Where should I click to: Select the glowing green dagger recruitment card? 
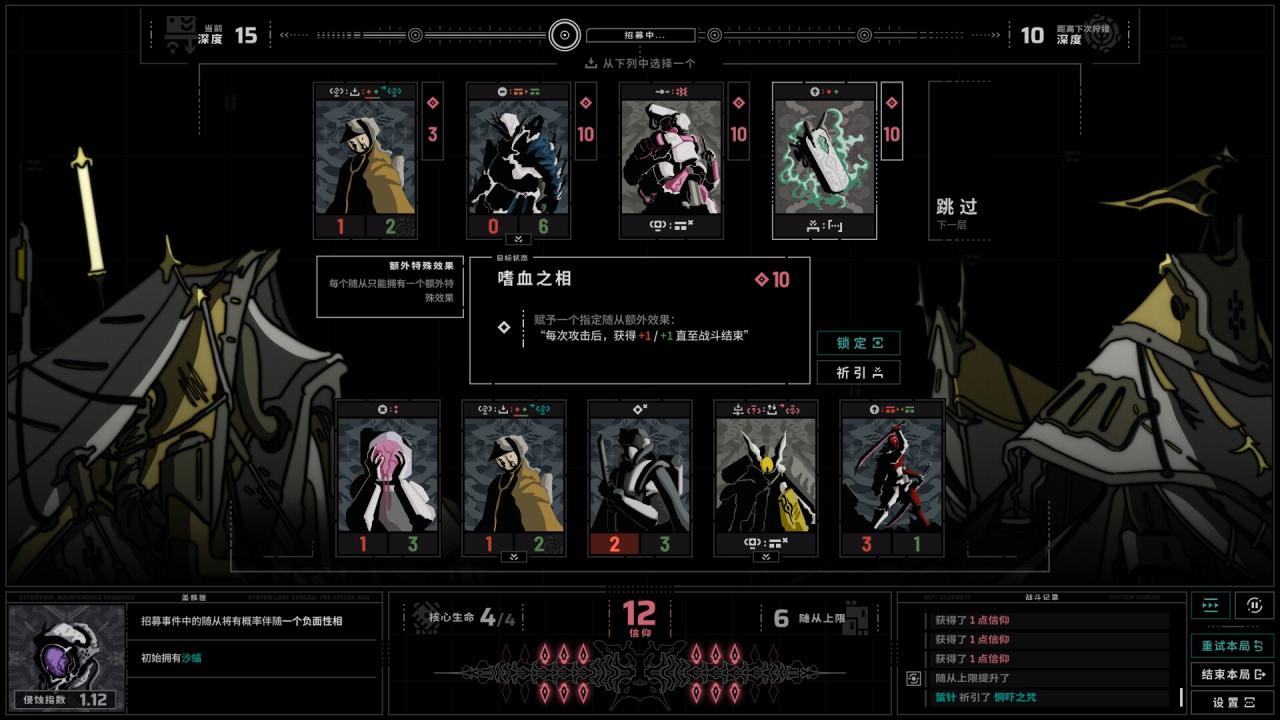tap(824, 160)
